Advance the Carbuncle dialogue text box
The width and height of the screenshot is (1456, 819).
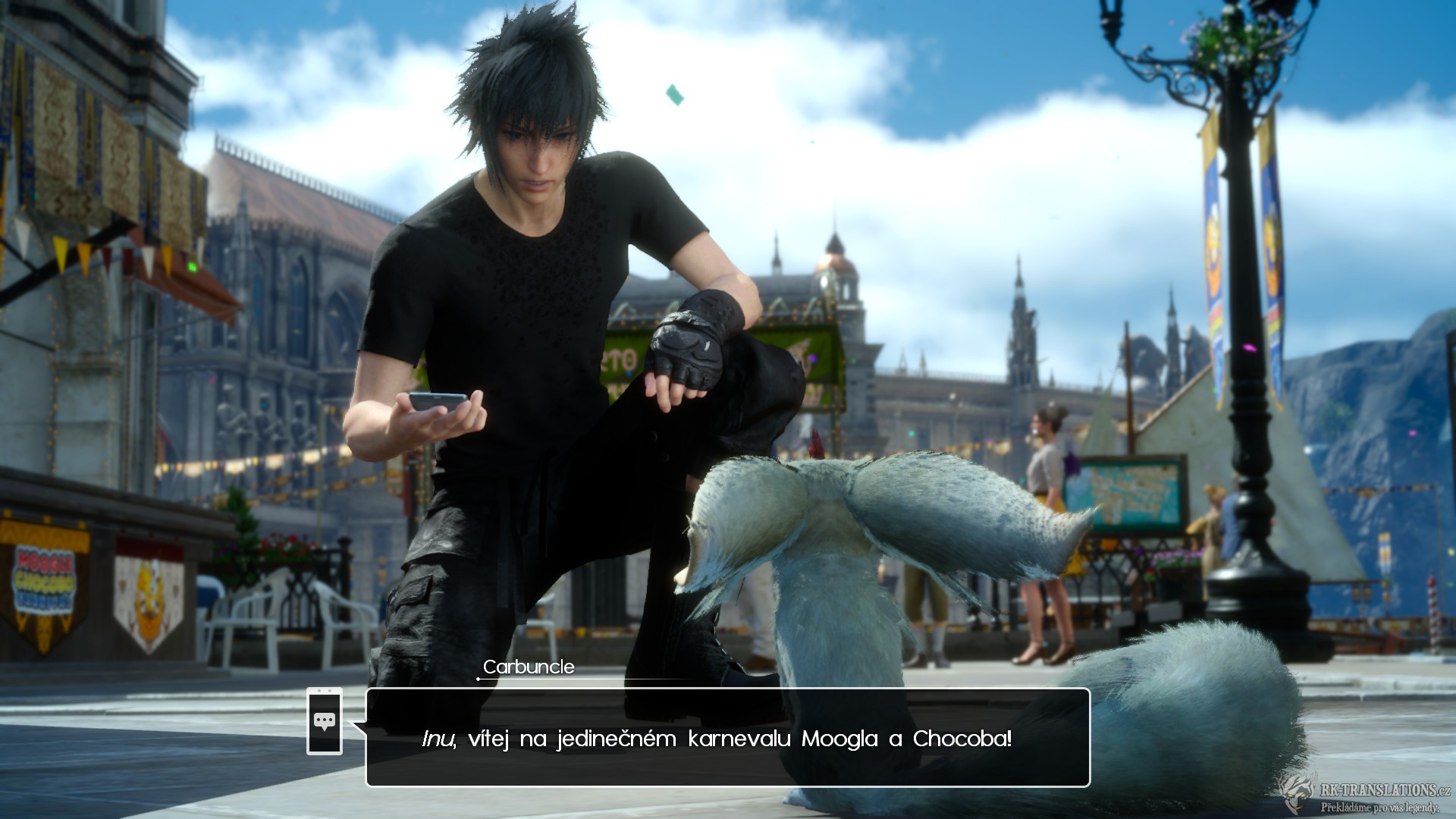[728, 737]
